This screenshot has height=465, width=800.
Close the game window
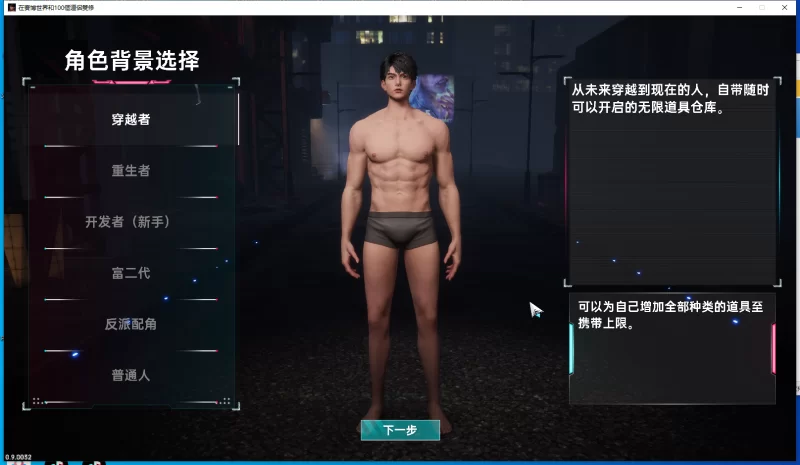(786, 7)
